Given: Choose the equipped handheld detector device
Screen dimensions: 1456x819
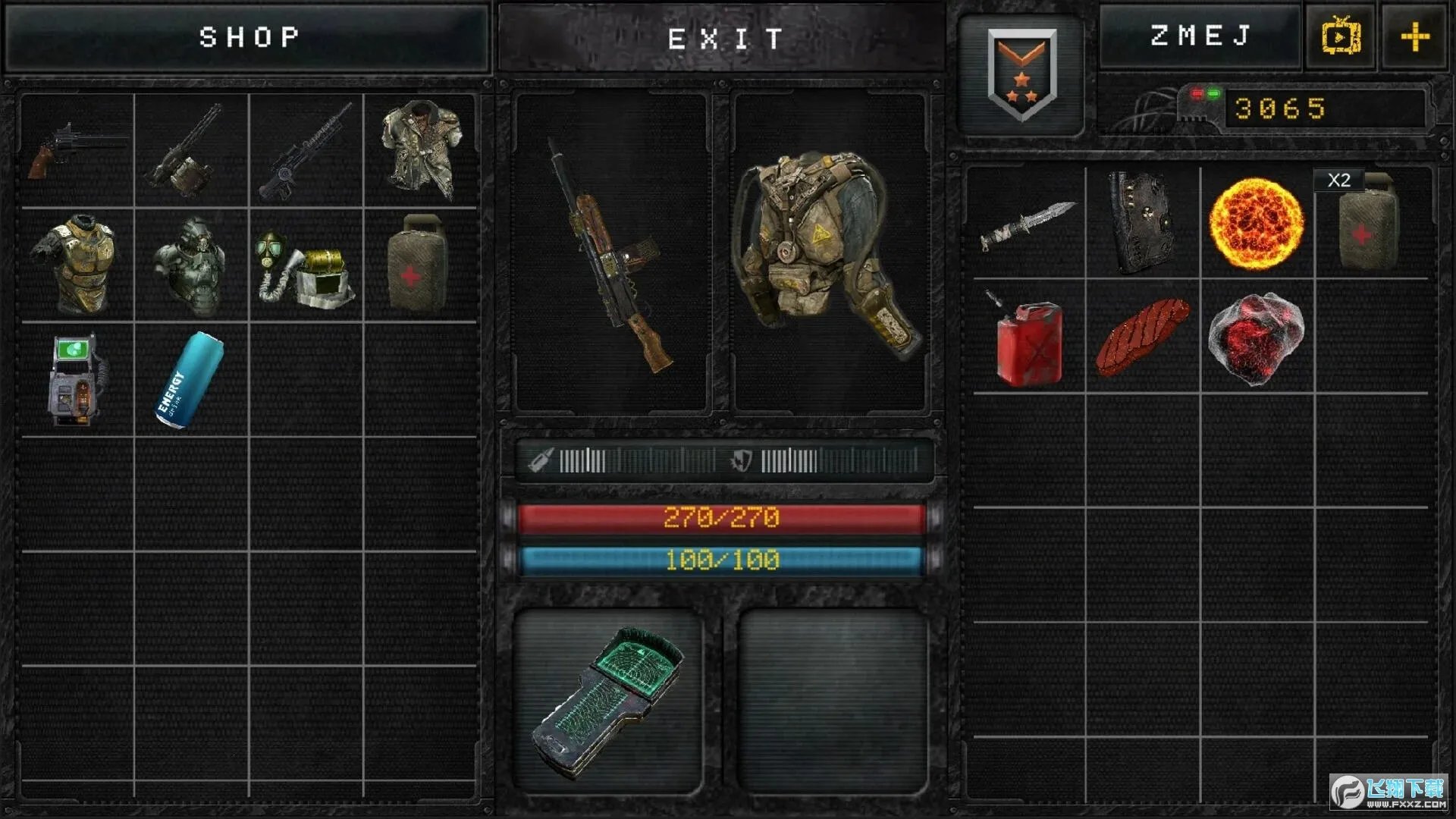Looking at the screenshot, I should click(x=607, y=701).
